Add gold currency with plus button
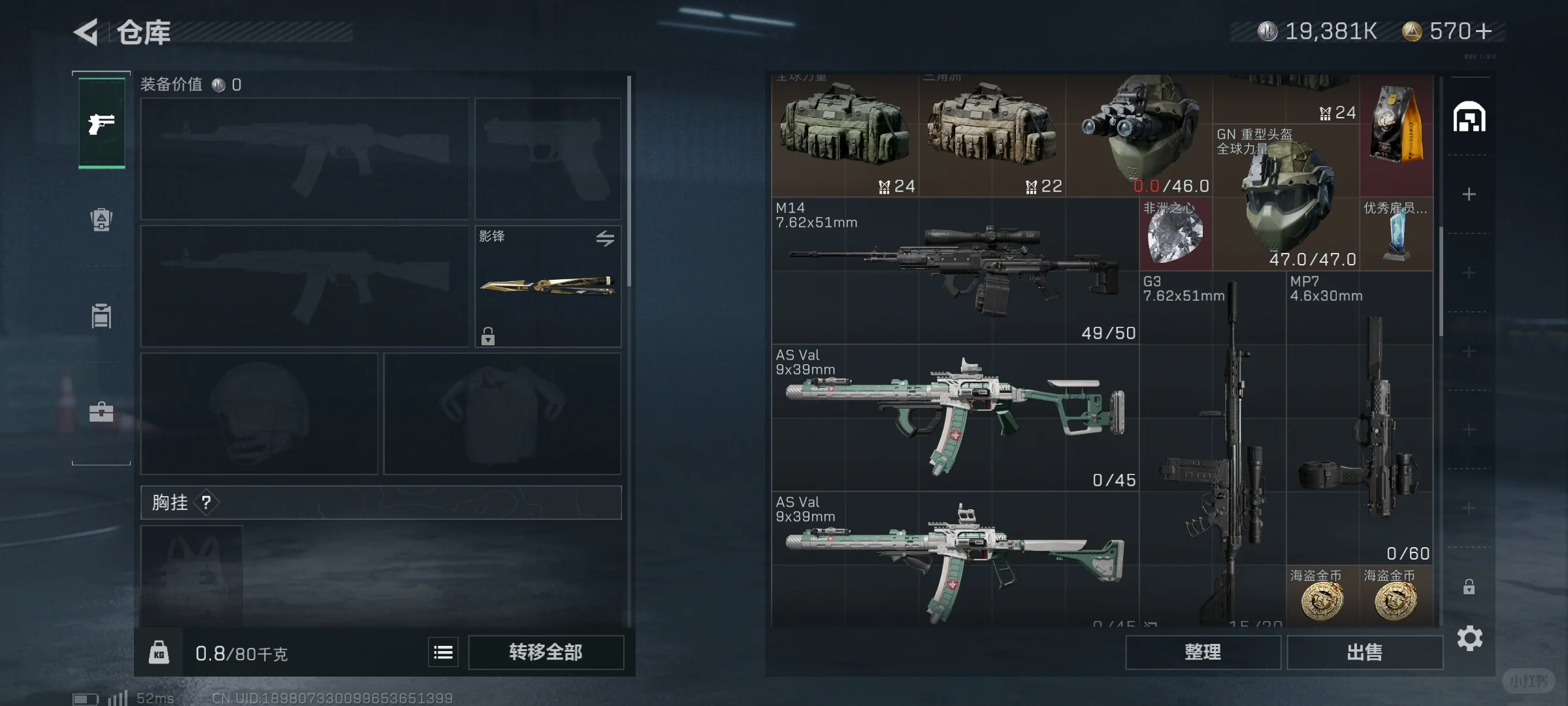This screenshot has height=706, width=1568. 1484,31
